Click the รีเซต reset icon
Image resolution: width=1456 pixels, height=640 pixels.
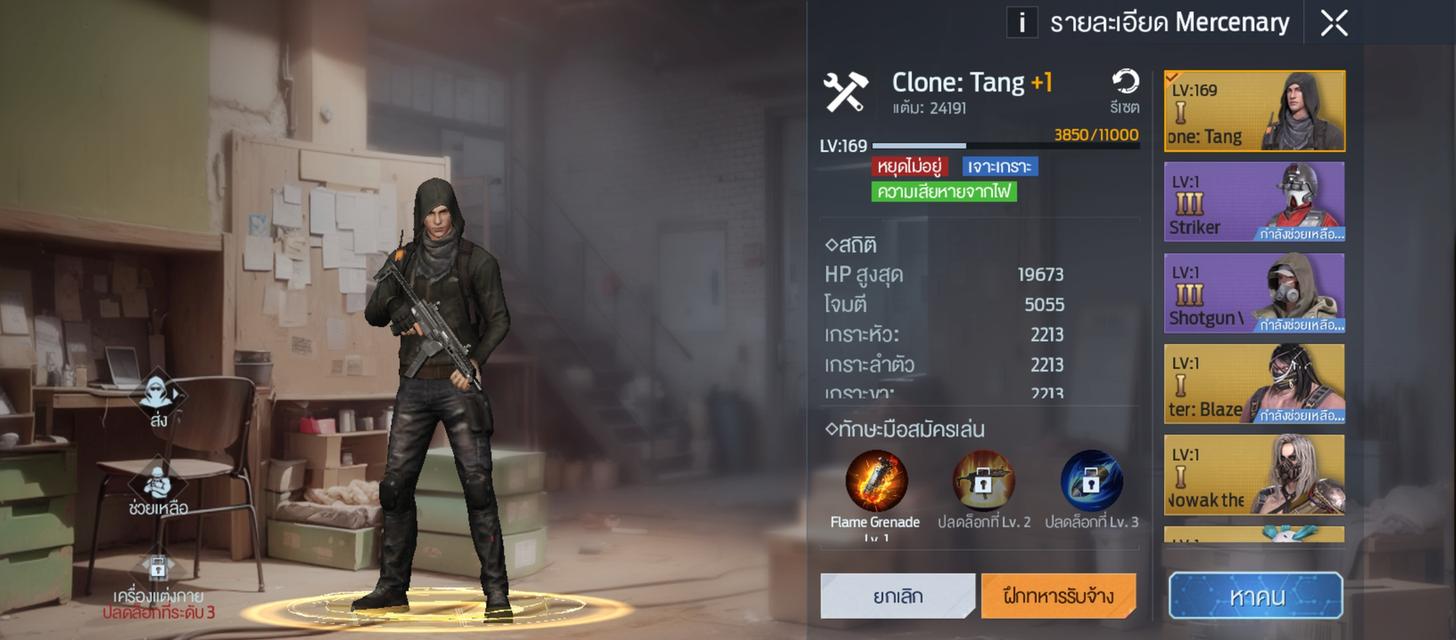pos(1125,84)
